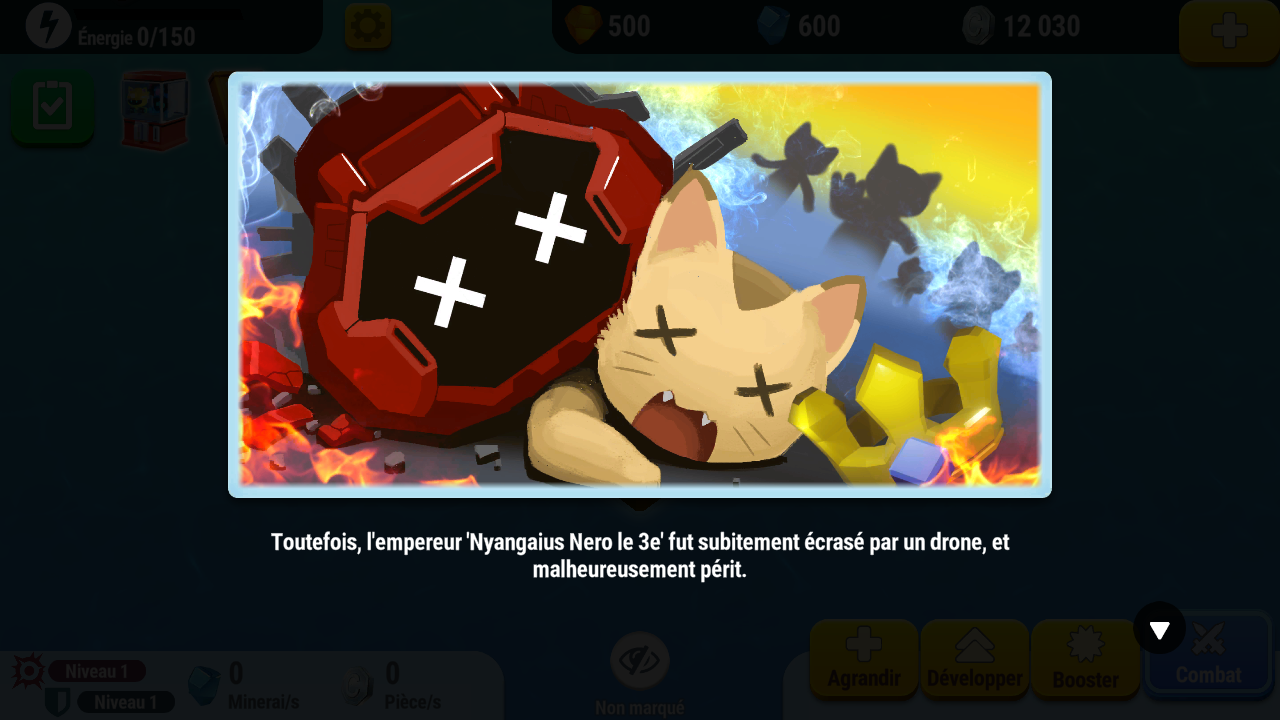
Task: Select the green quest checklist icon
Action: tap(51, 107)
